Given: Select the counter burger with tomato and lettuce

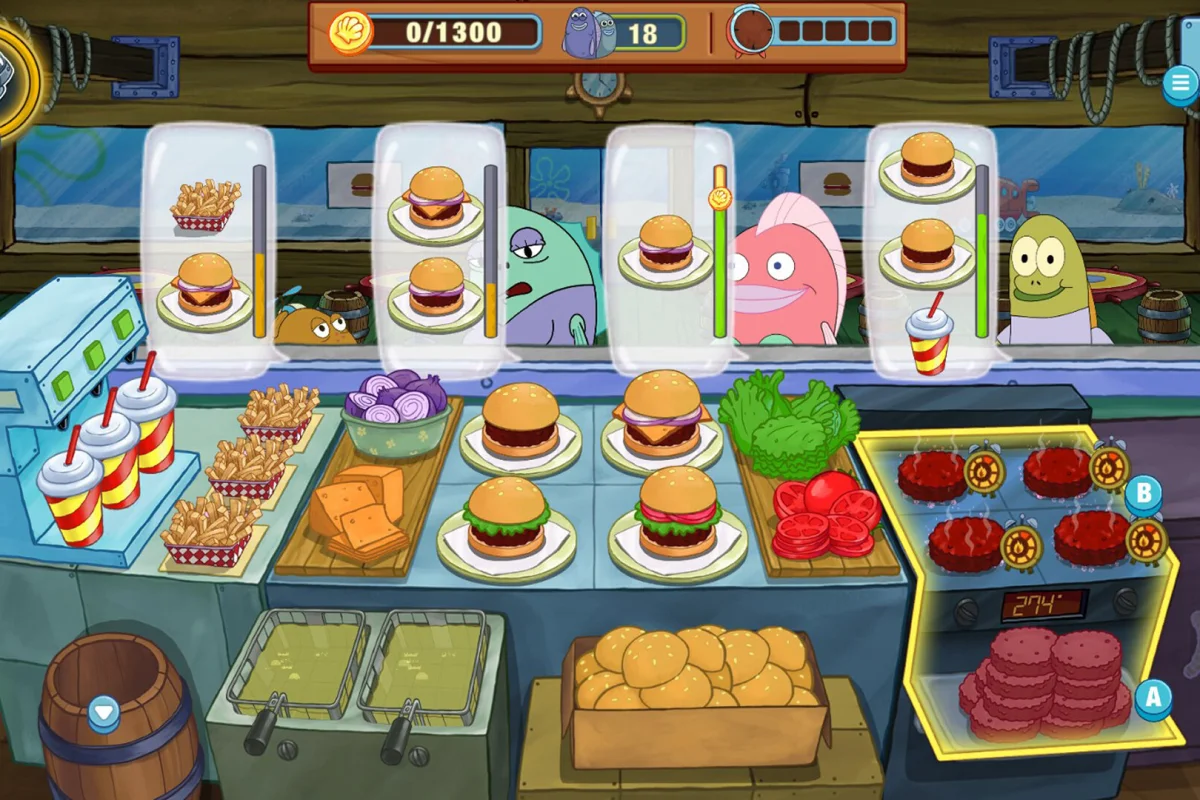Looking at the screenshot, I should pyautogui.click(x=678, y=515).
